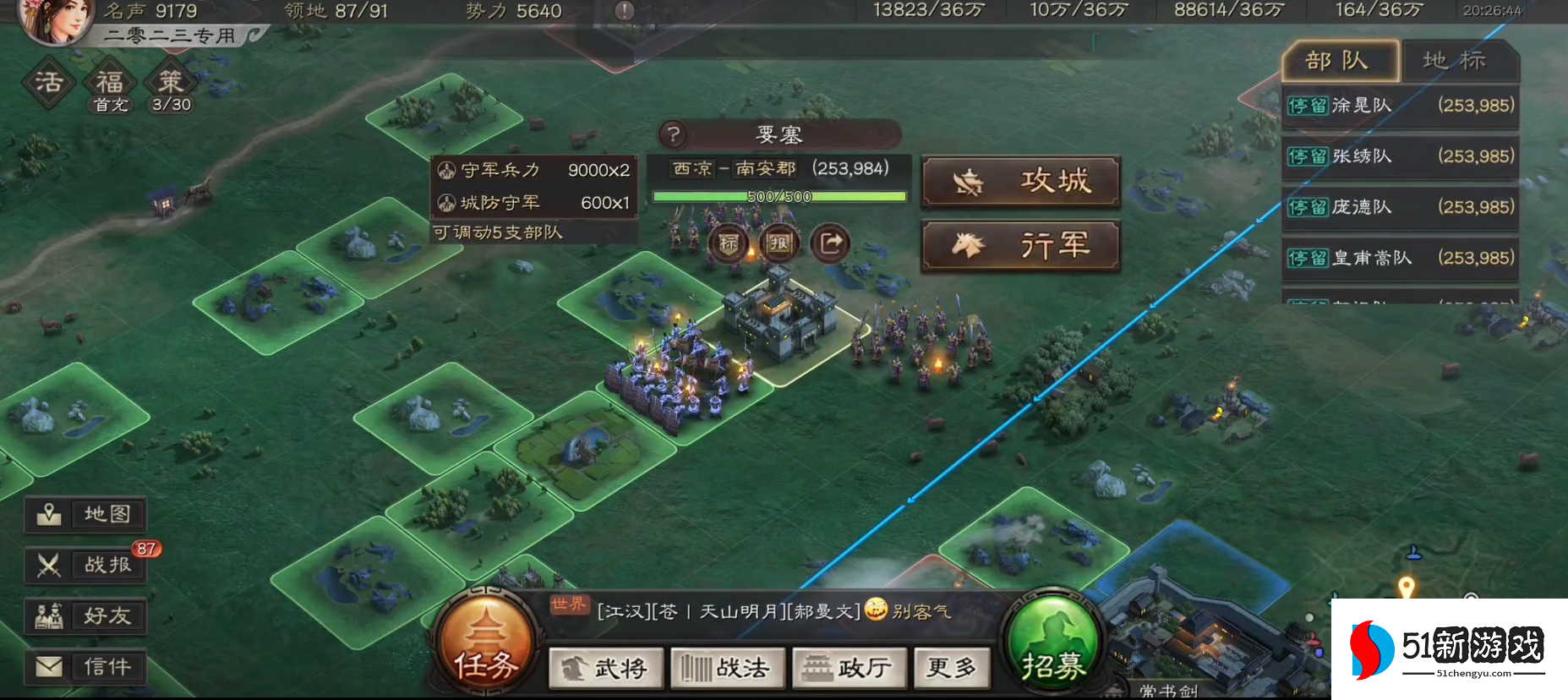View the 战报 battle reports with 87 badge

(85, 566)
